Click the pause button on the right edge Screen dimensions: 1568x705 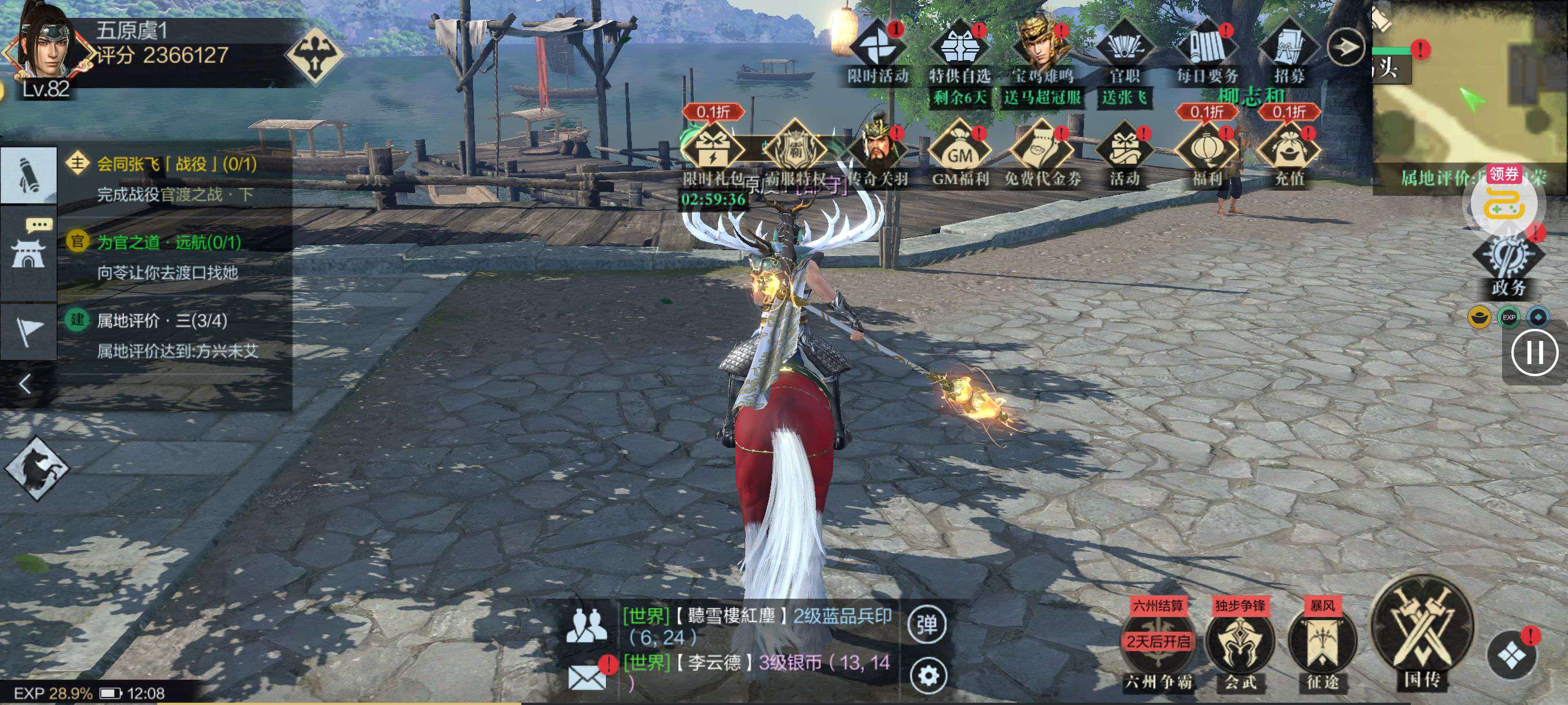(1534, 353)
